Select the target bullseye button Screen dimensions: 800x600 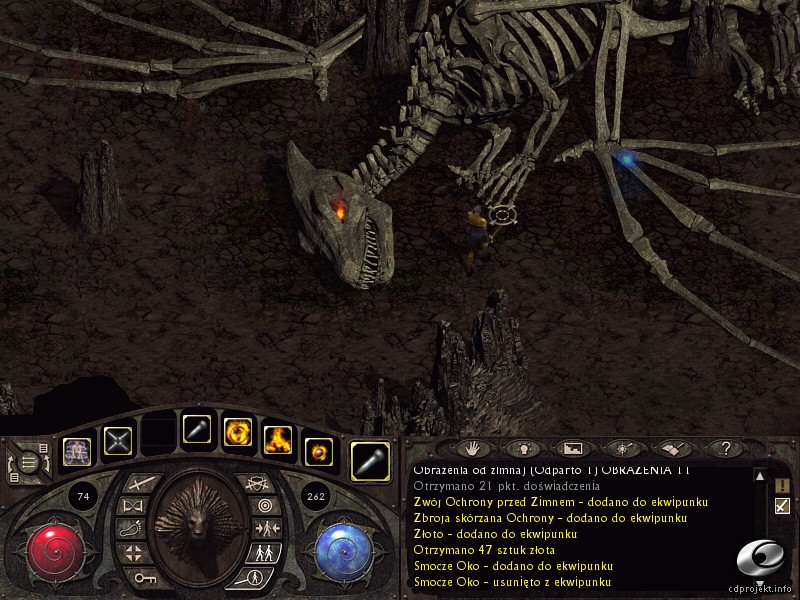(263, 506)
